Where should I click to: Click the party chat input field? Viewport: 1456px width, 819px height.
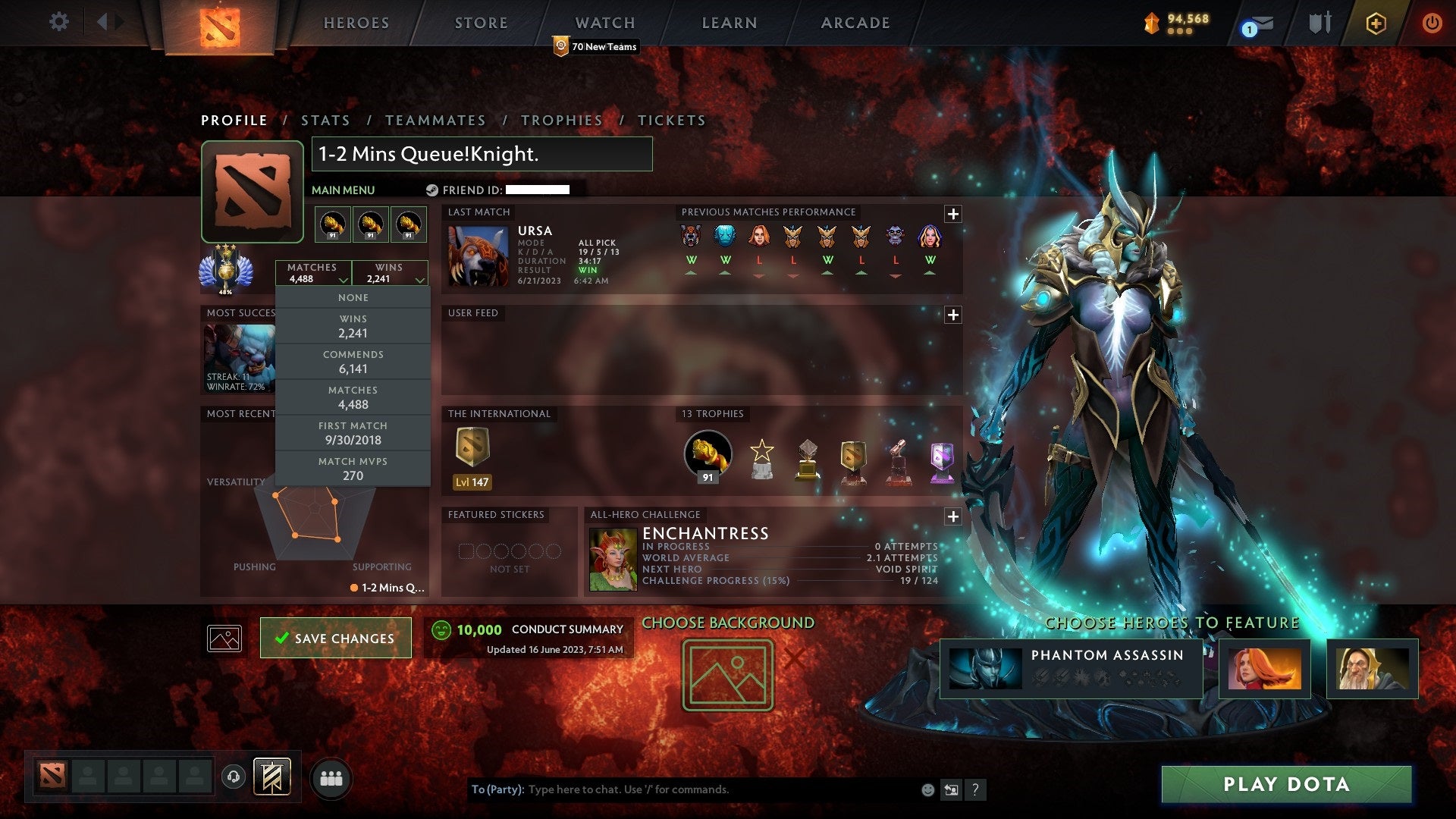[x=682, y=789]
